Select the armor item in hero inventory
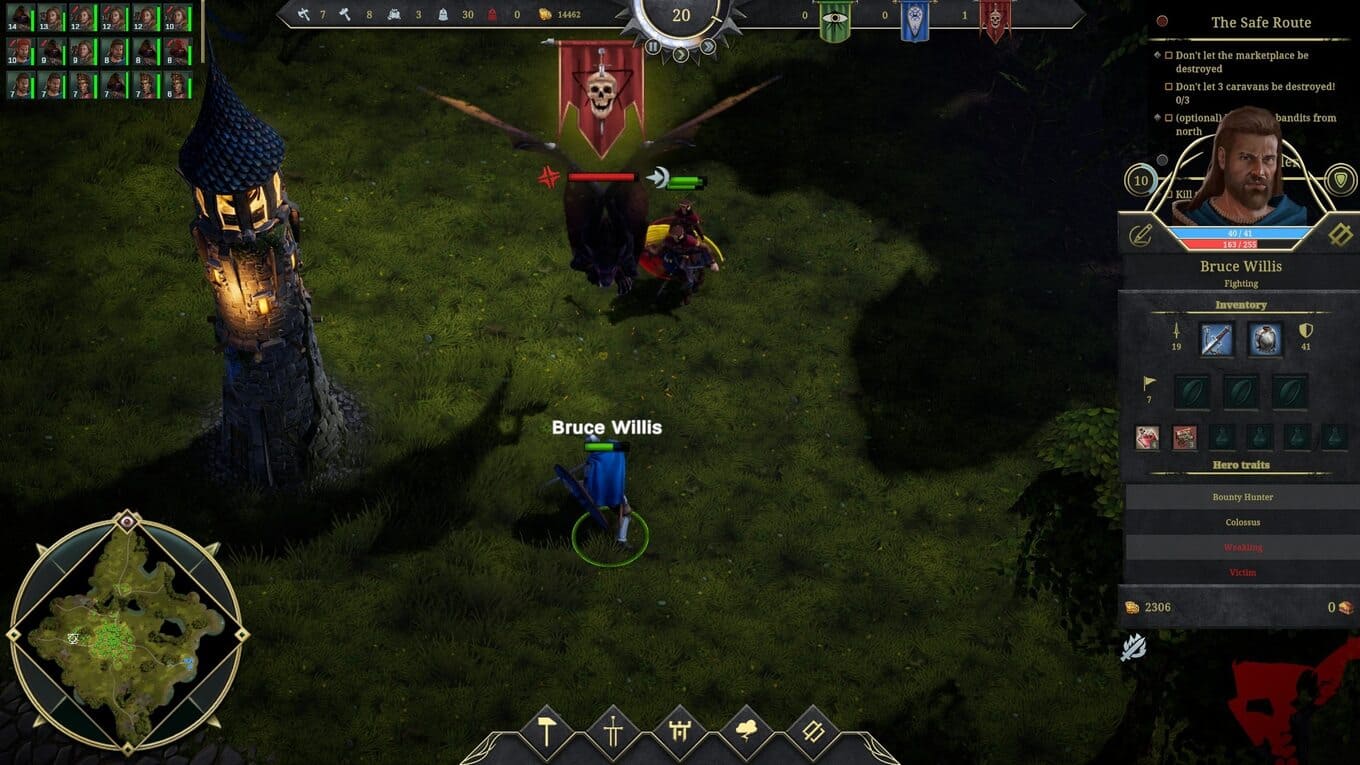Viewport: 1360px width, 765px height. [1265, 340]
